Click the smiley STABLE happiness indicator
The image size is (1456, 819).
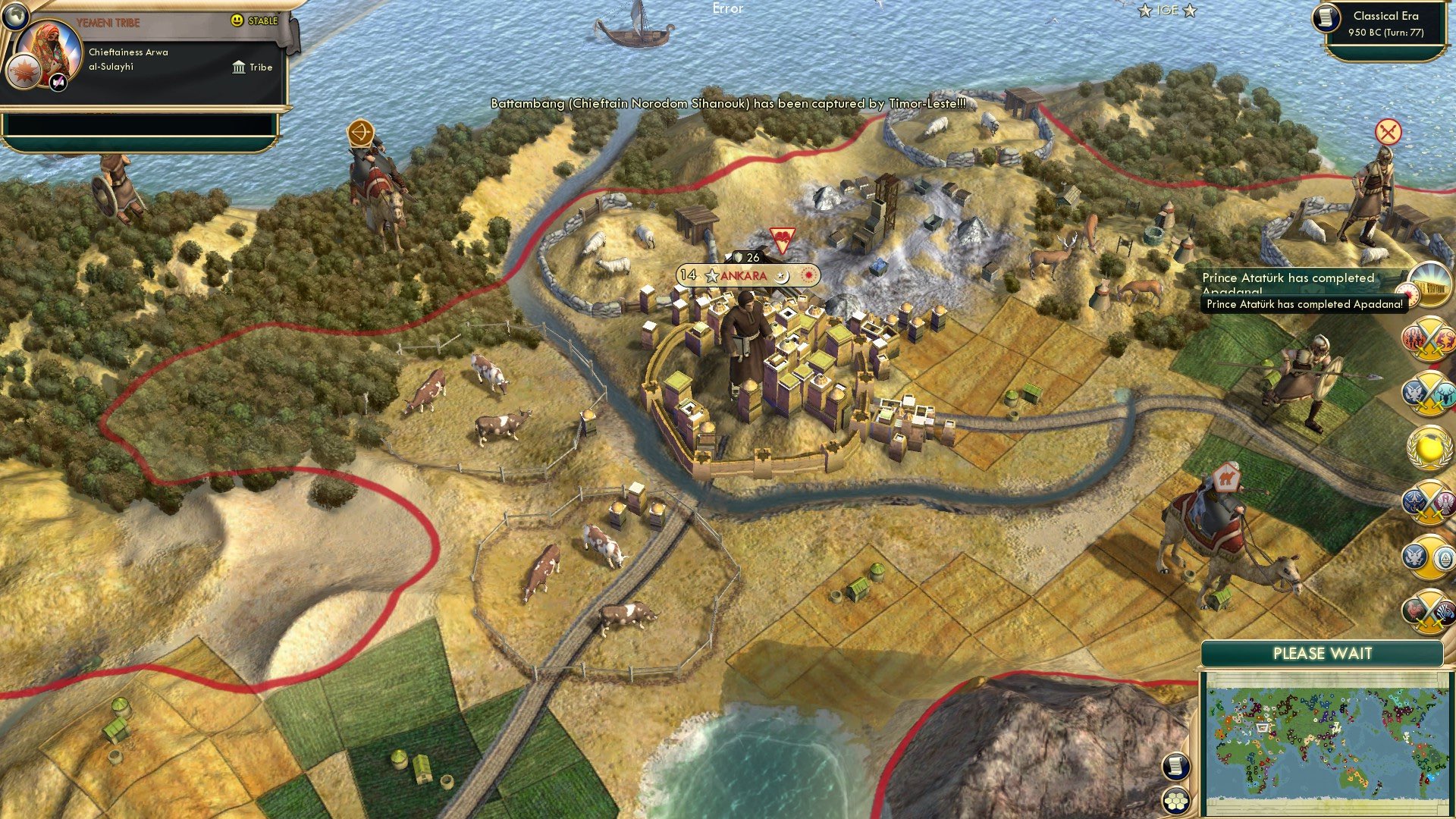[x=236, y=20]
